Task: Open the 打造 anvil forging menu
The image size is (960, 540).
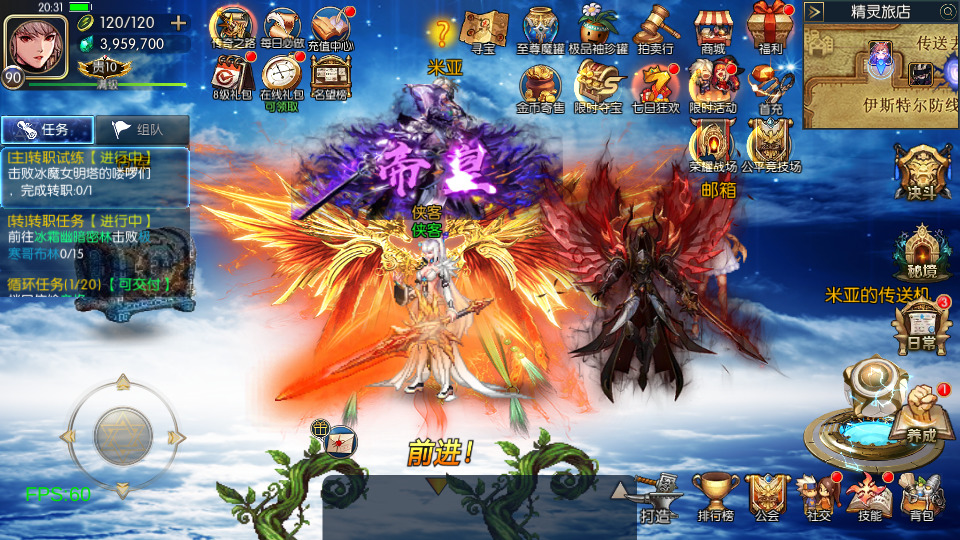Action: click(659, 495)
